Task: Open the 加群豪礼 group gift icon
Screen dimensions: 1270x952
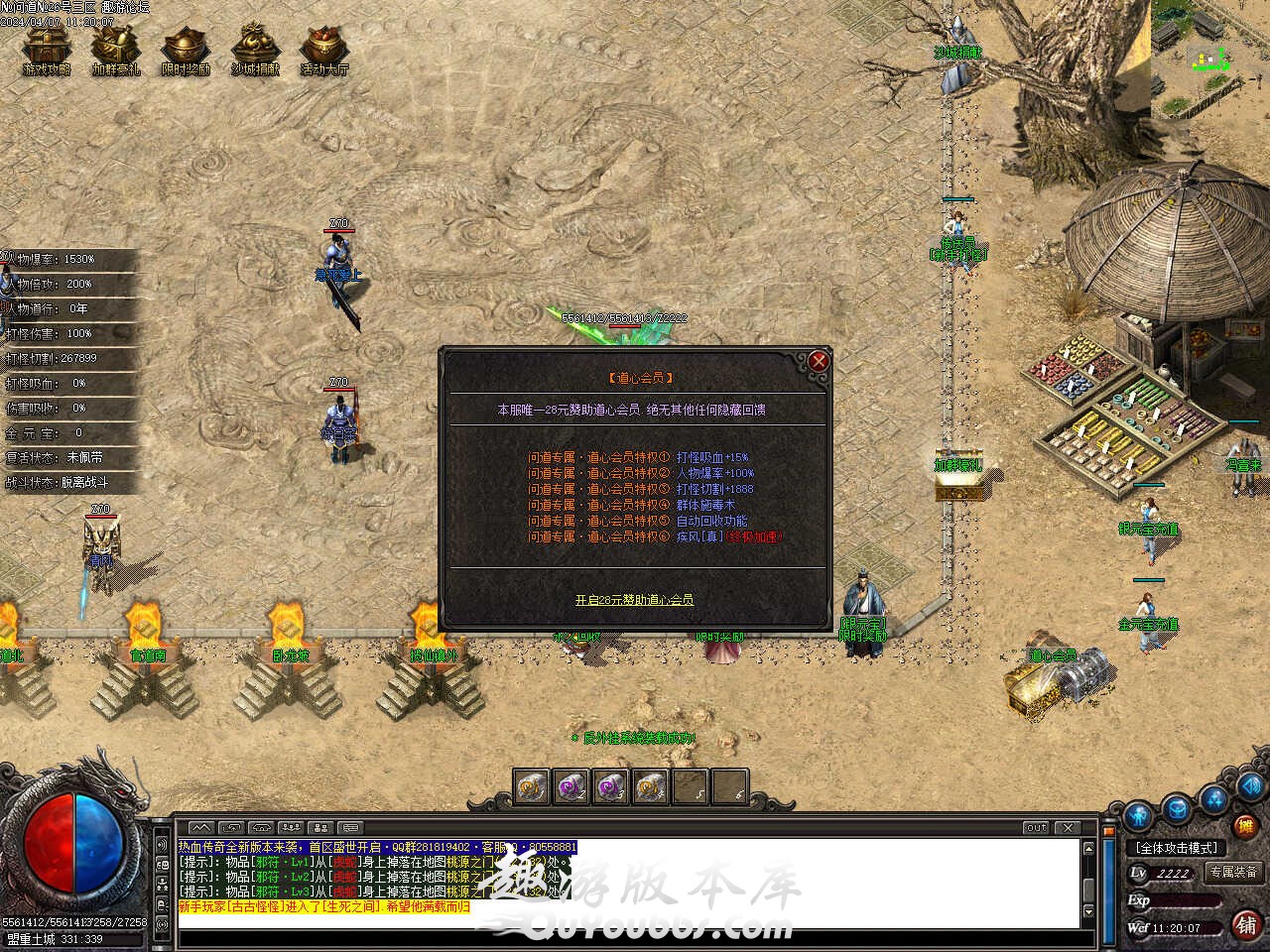Action: tap(116, 50)
